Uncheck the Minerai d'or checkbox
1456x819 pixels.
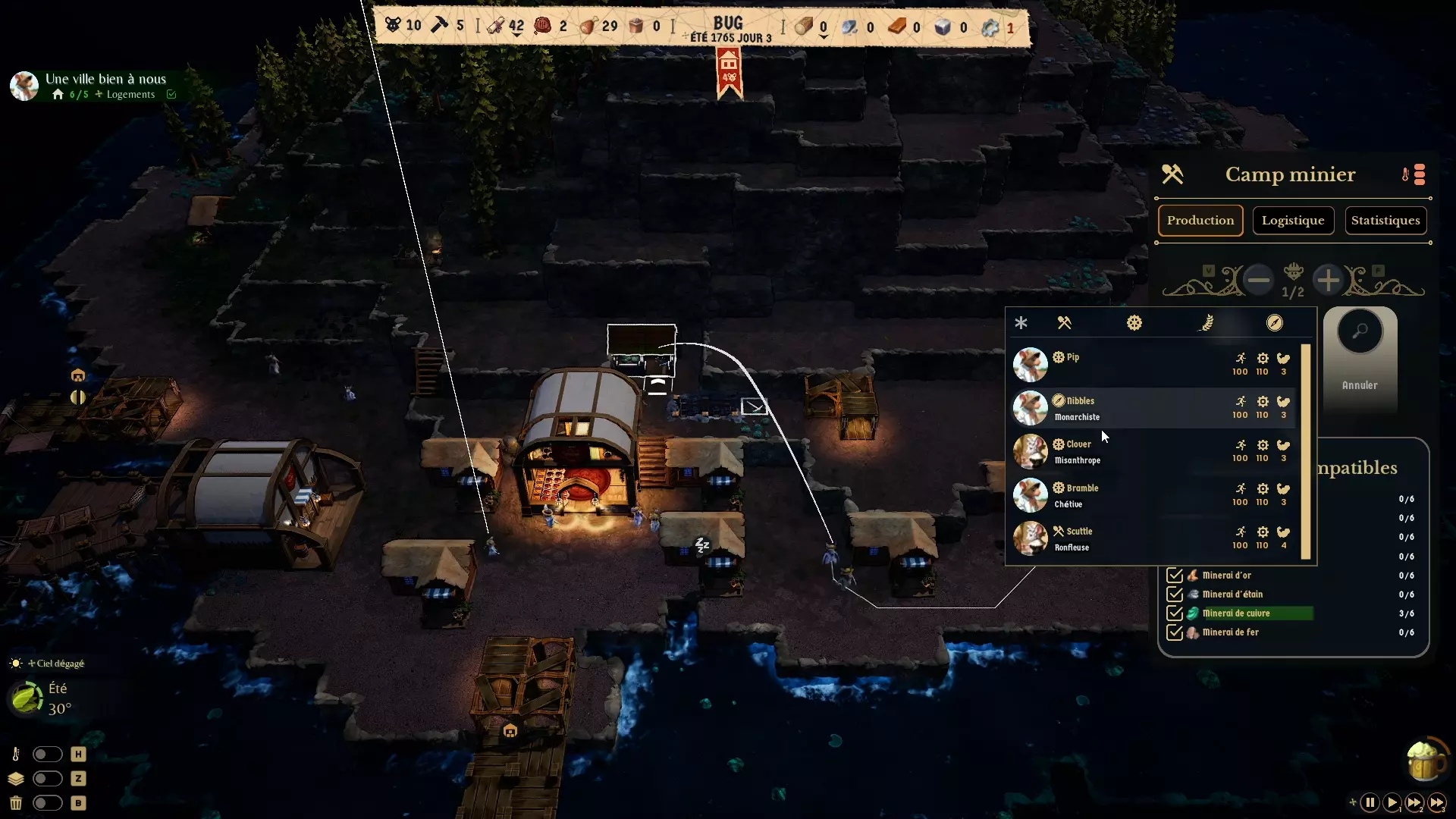[x=1175, y=575]
